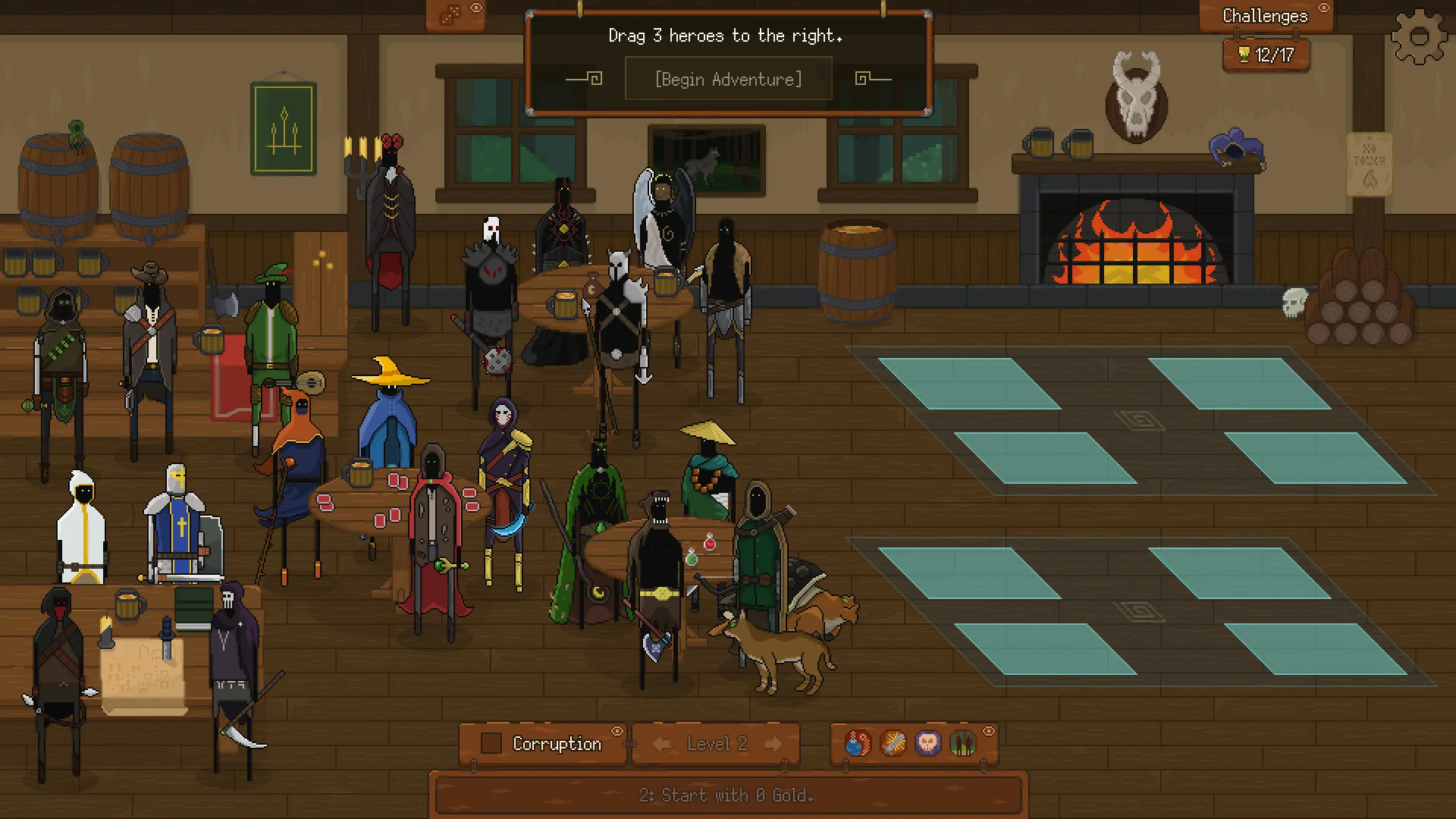The height and width of the screenshot is (819, 1456).
Task: Decrease level with the left arrow
Action: (x=661, y=744)
